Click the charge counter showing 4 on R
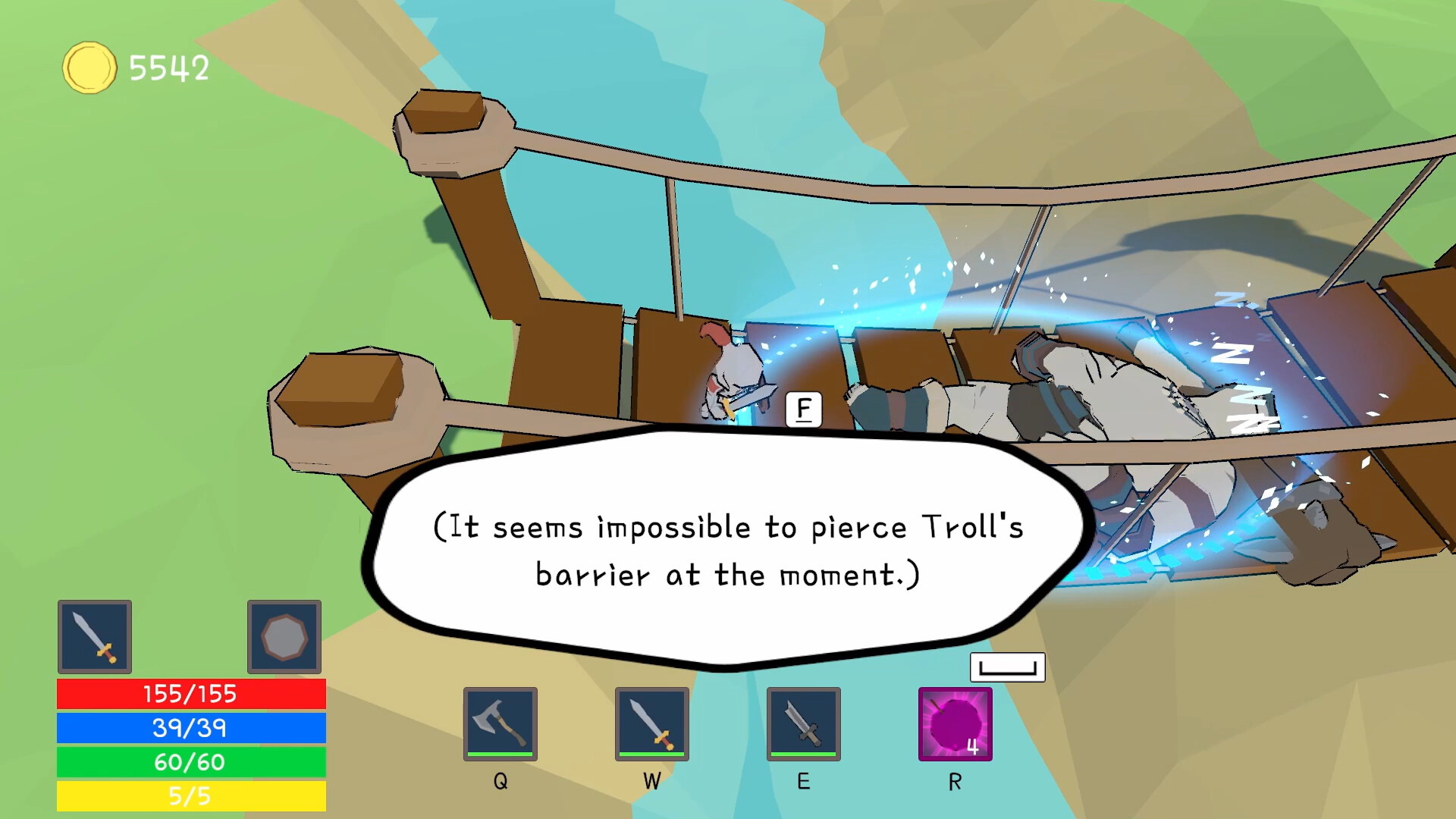 click(974, 746)
